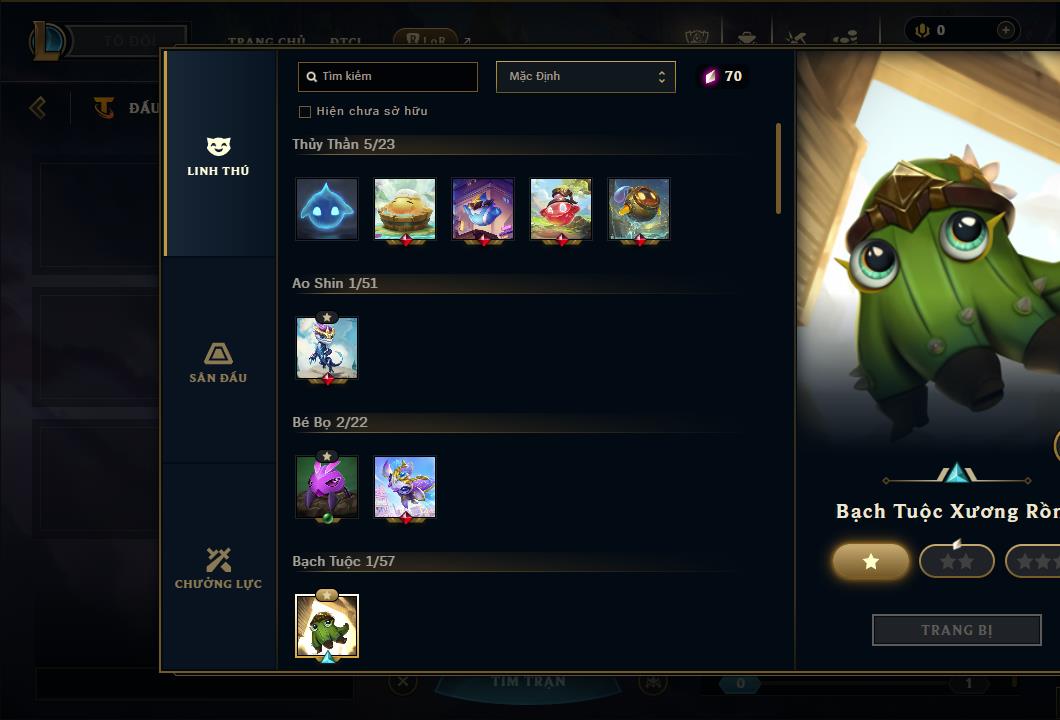Screen dimensions: 1060x720
Task: Select the purple jester little legend thumbnail
Action: tap(483, 209)
